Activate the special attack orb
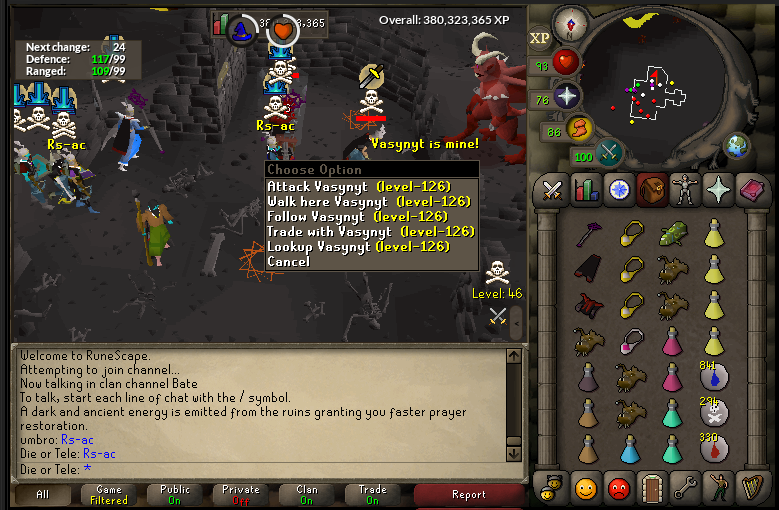Viewport: 779px width, 510px height. [609, 153]
